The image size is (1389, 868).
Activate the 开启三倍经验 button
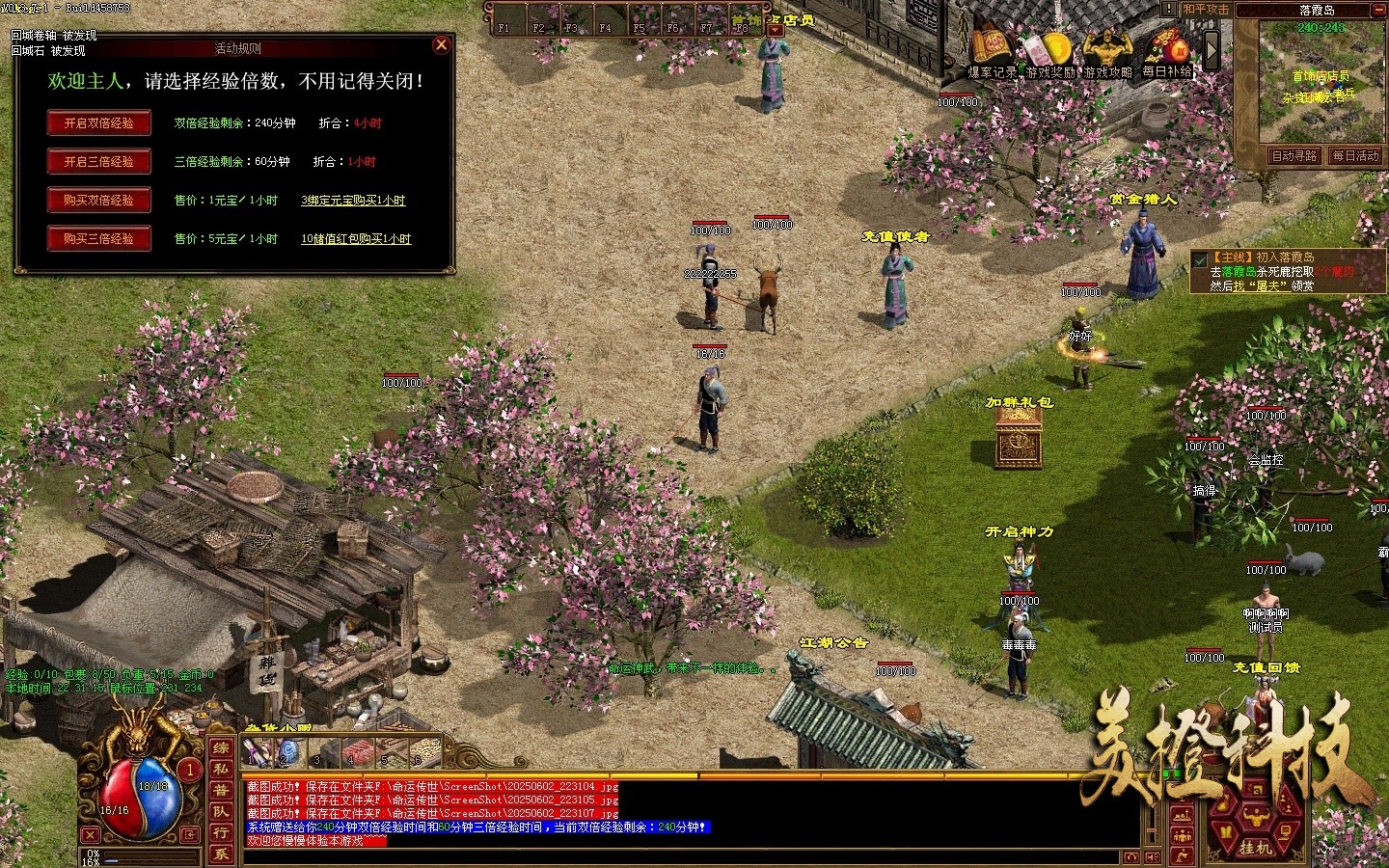[99, 162]
